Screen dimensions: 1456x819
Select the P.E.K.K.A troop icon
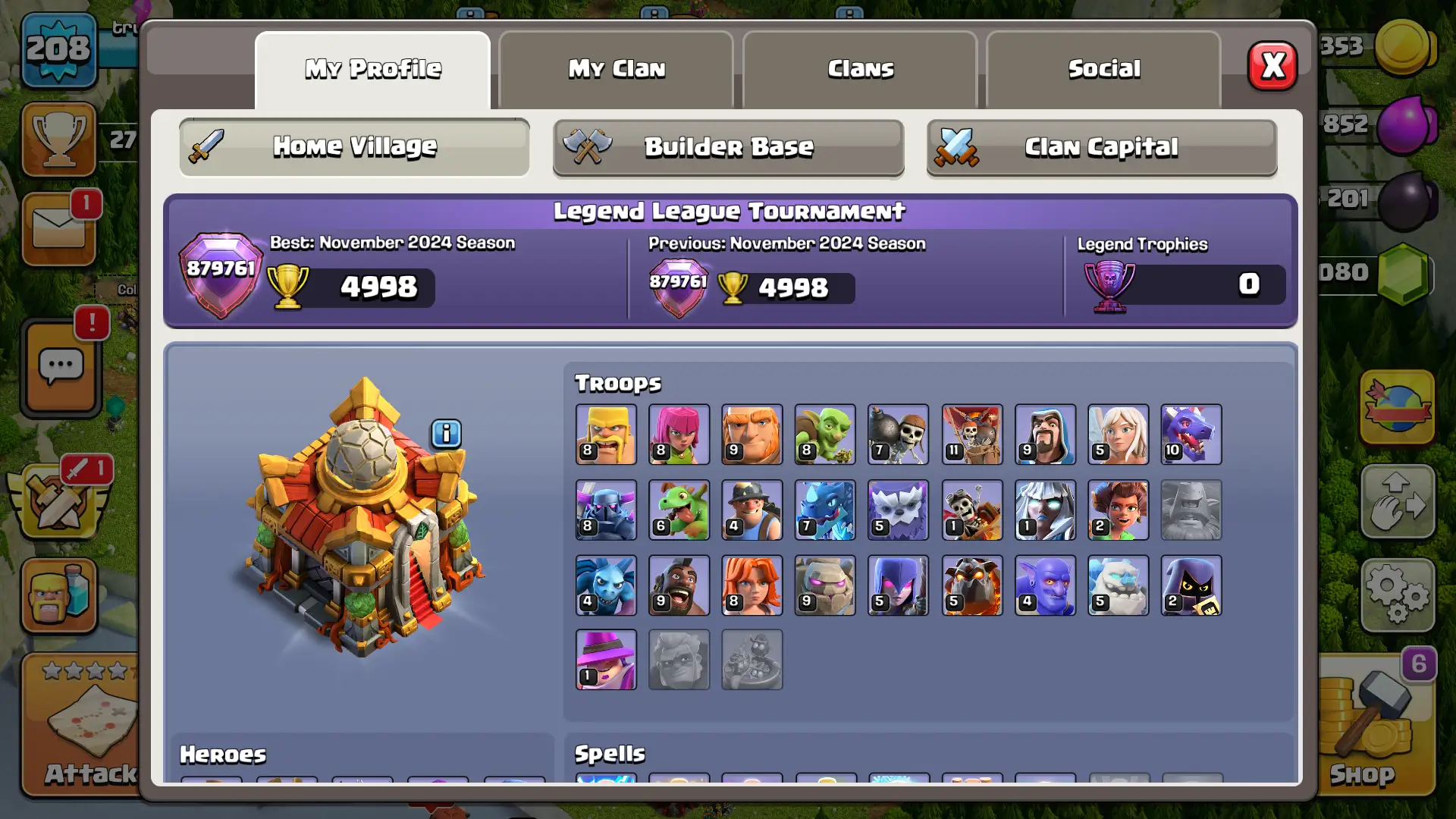click(606, 510)
